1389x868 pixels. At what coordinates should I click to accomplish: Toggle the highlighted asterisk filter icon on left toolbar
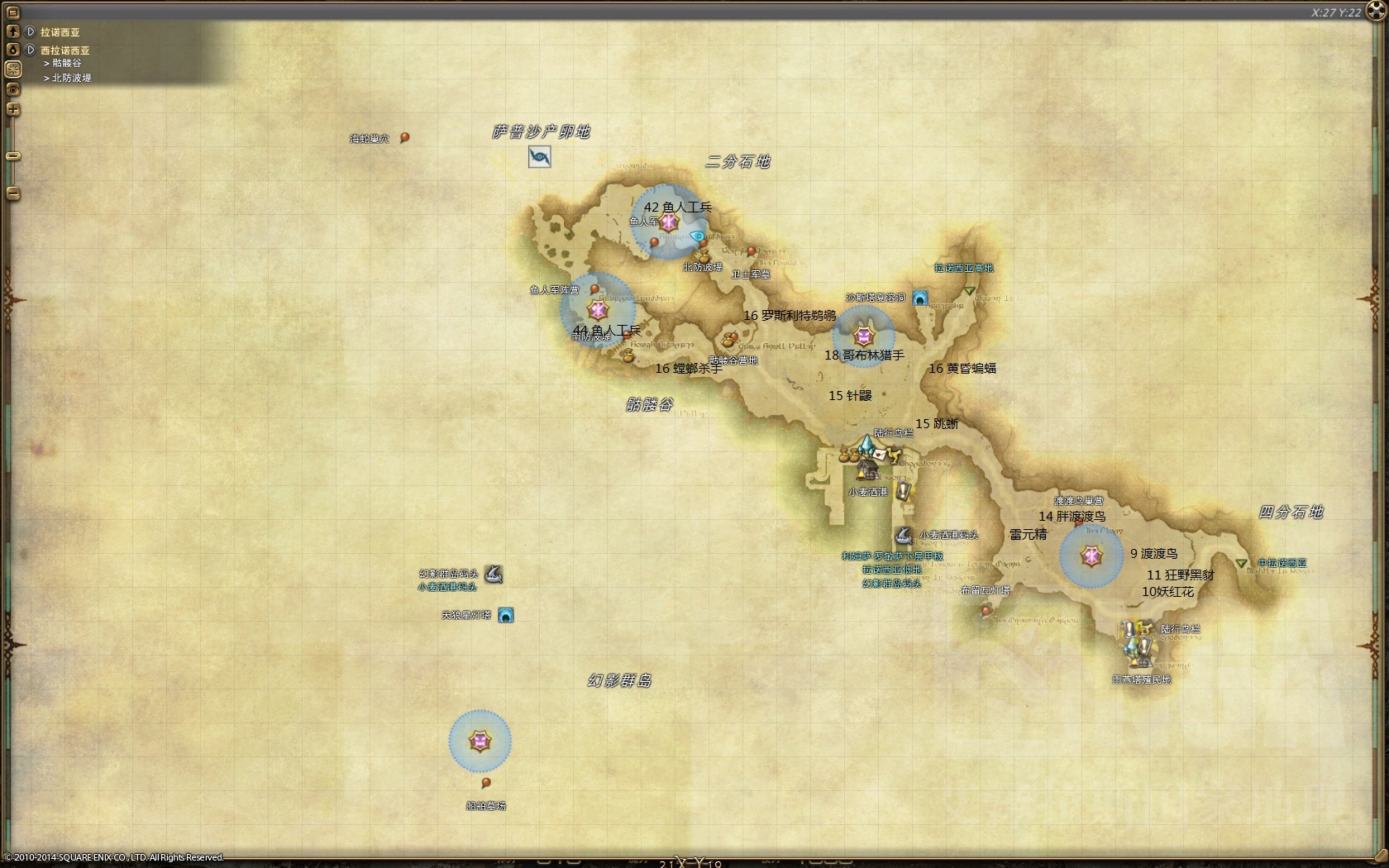tap(12, 70)
